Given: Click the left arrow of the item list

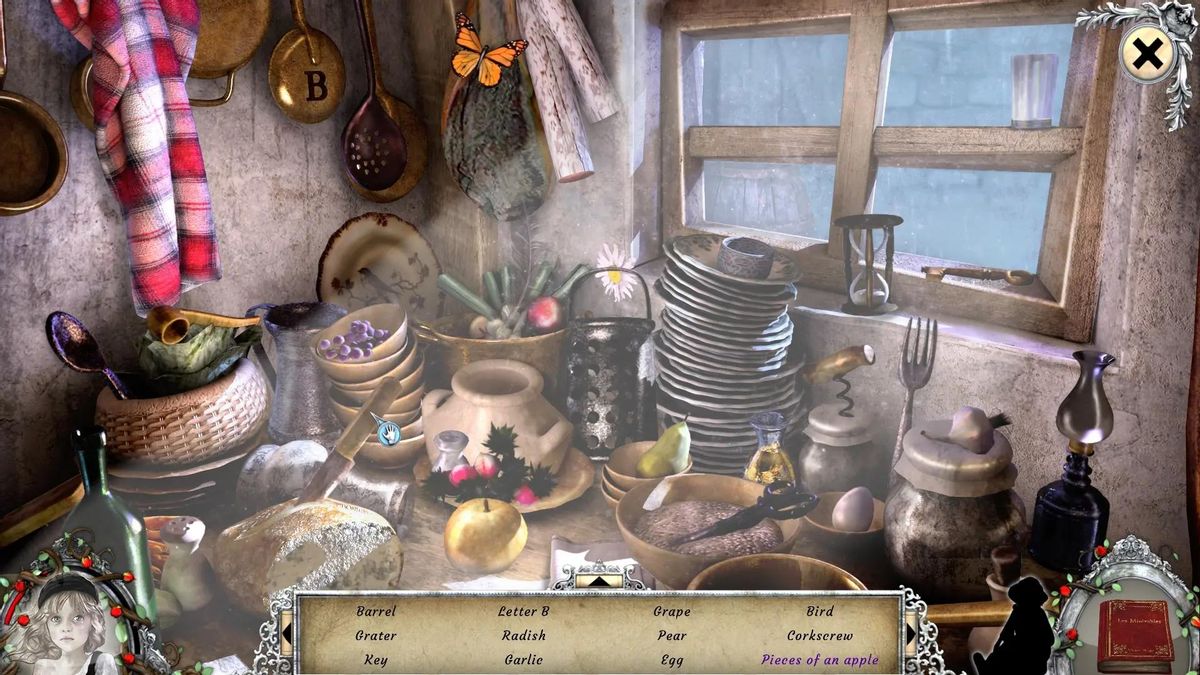Looking at the screenshot, I should [286, 633].
